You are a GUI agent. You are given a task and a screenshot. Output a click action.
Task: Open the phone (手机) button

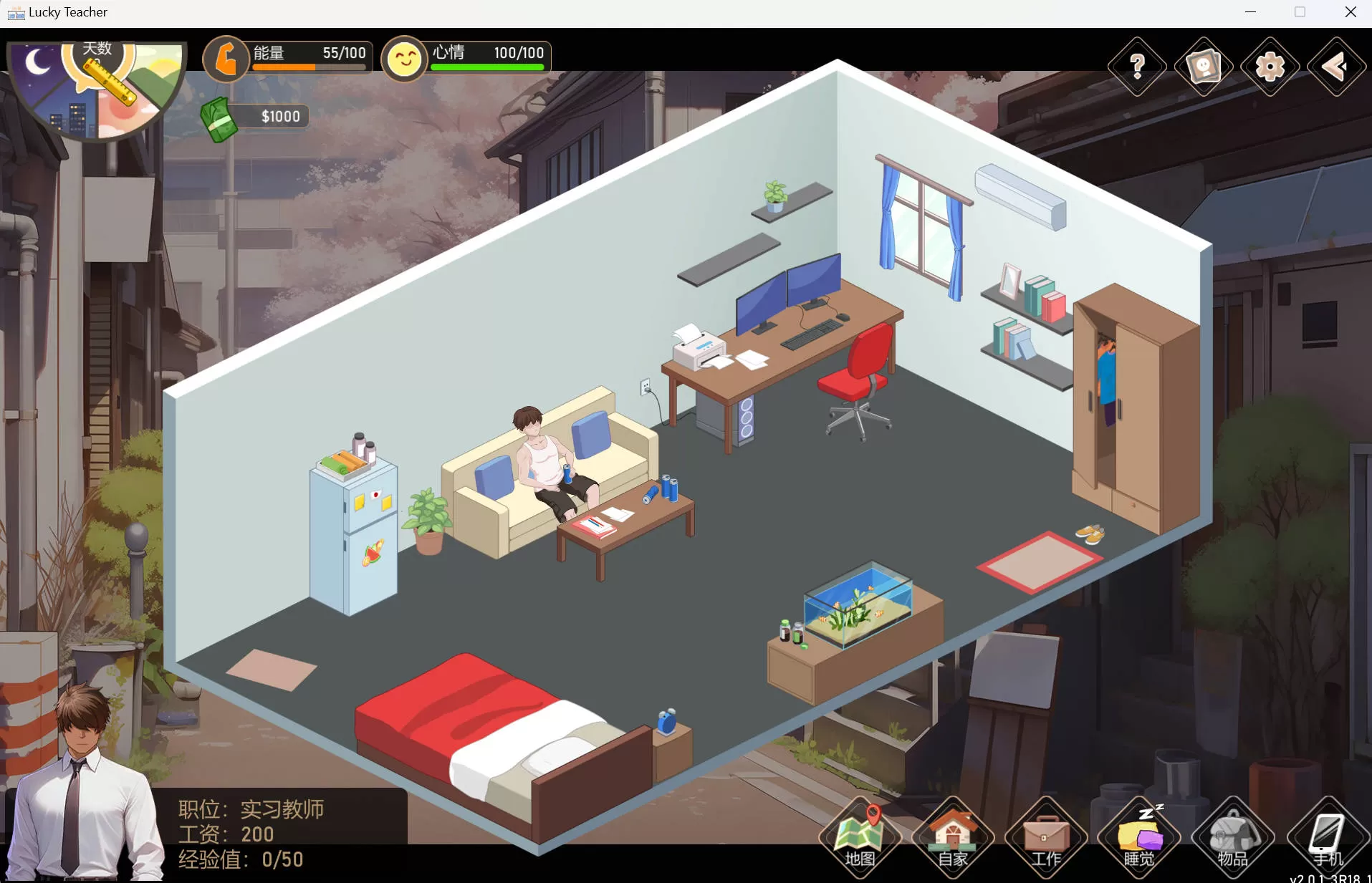click(x=1327, y=838)
